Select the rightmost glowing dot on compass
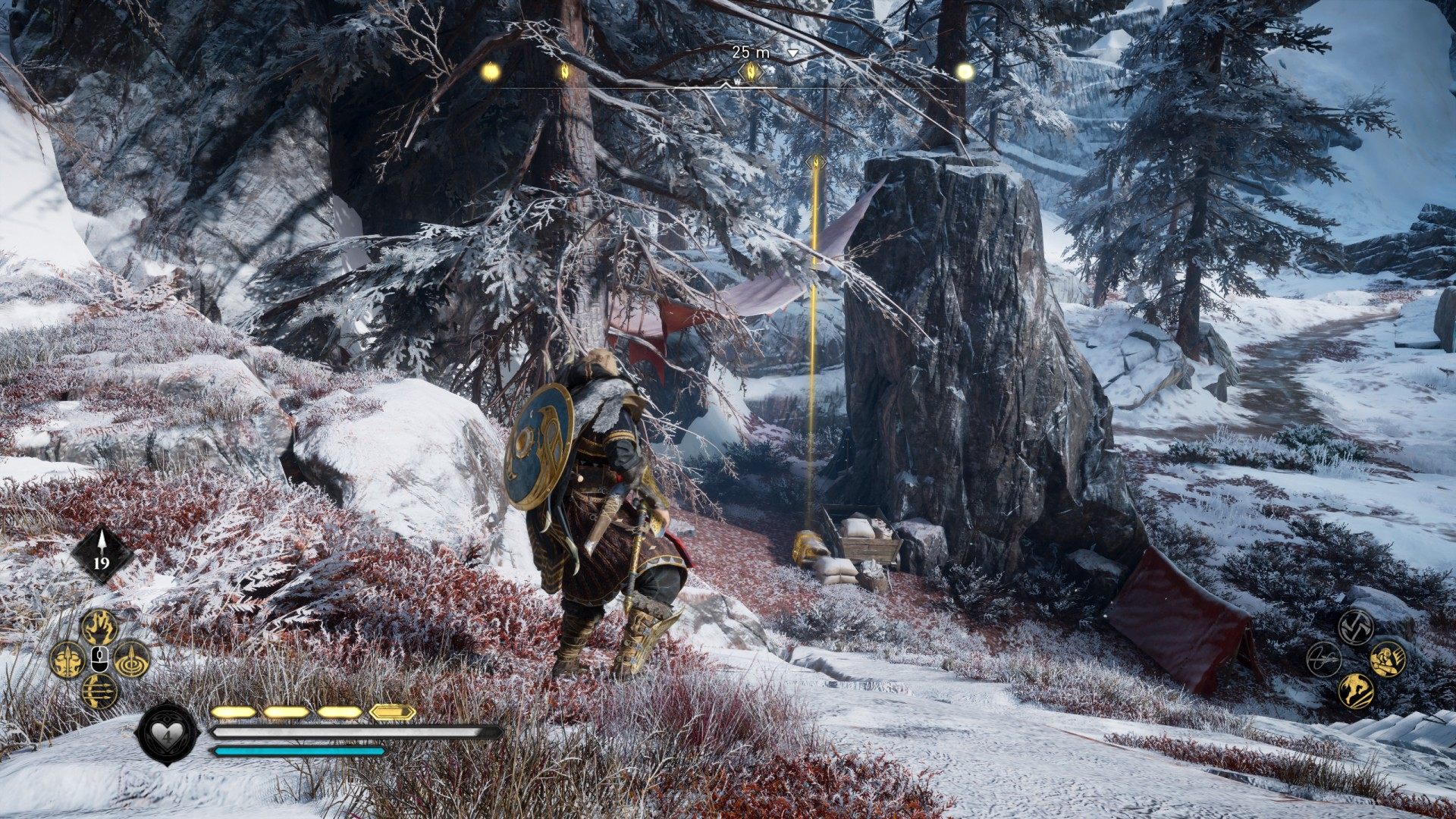 coord(965,71)
